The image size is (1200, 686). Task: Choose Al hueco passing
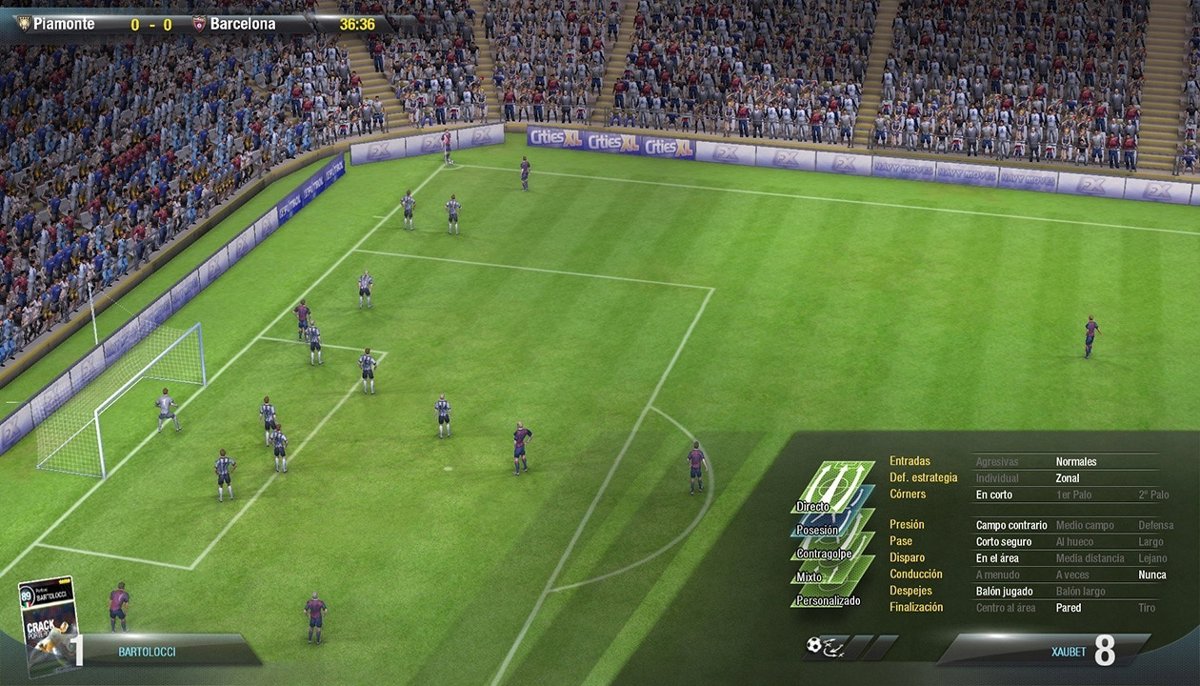click(x=1075, y=542)
